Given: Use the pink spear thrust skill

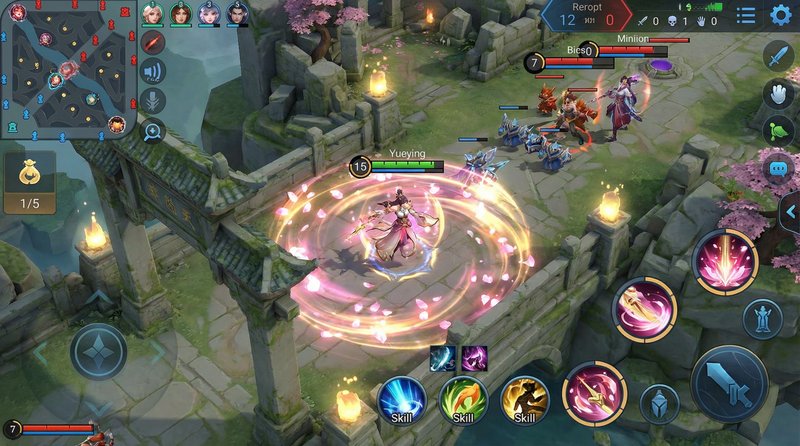Looking at the screenshot, I should 594,393.
